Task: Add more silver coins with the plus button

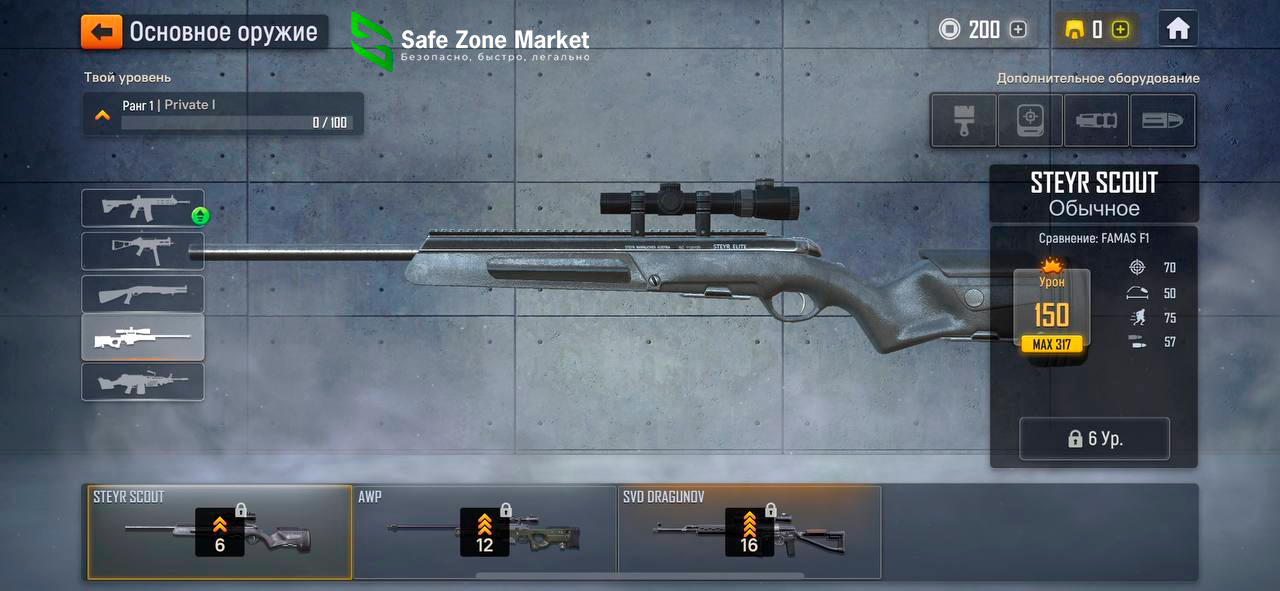Action: pos(1018,30)
